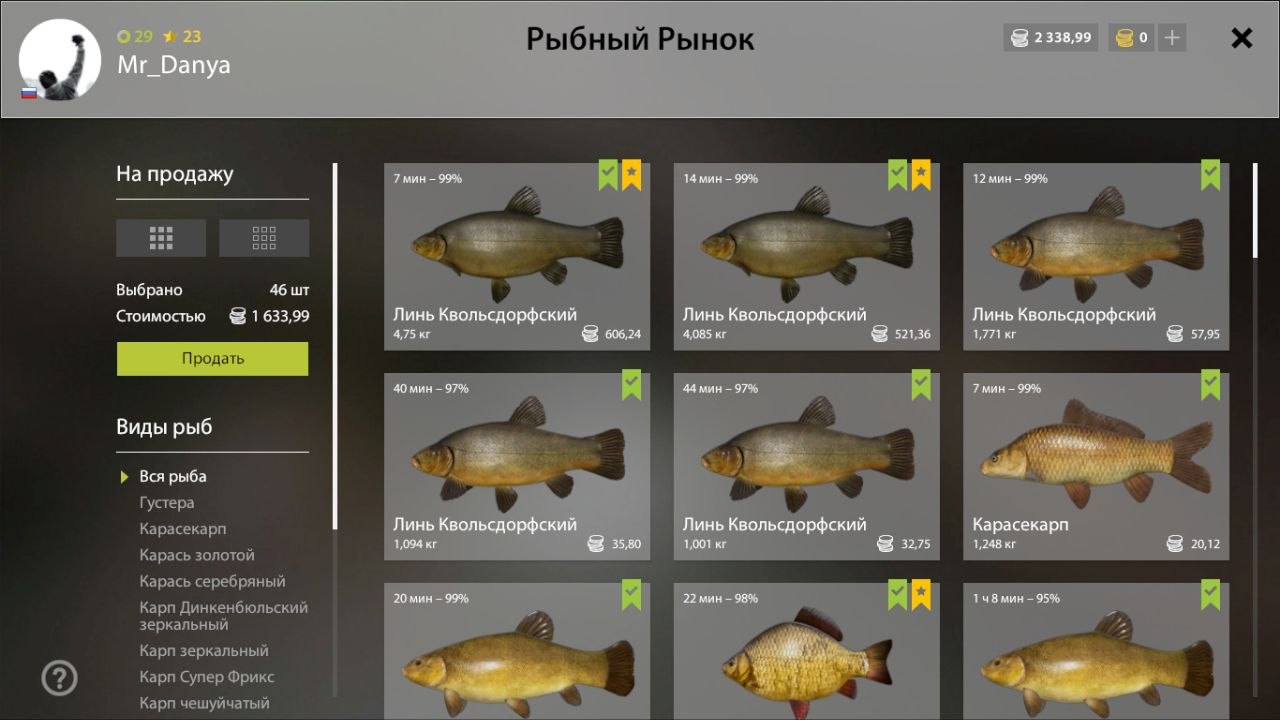Select Карась золотой in the species list

195,554
